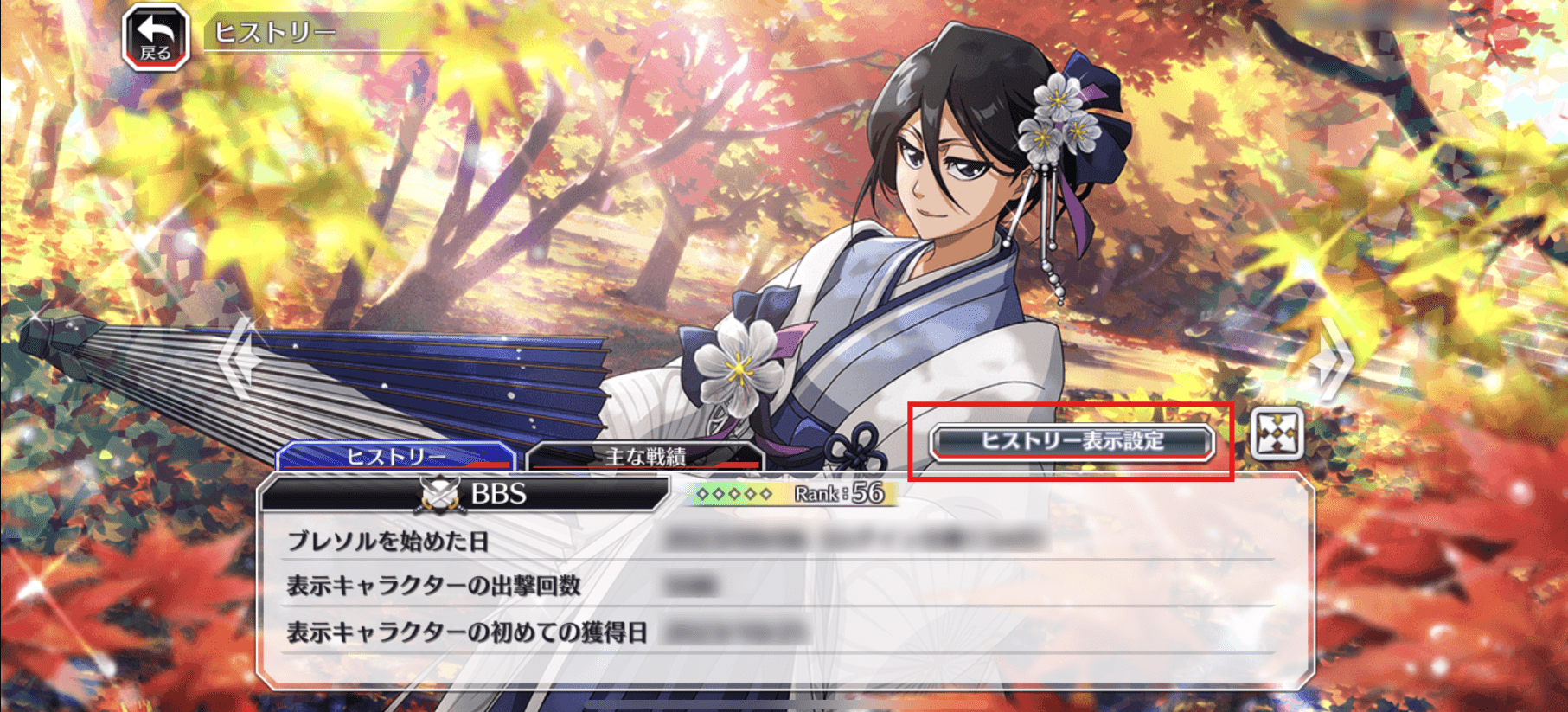Expand artwork with the fullscreen arrows icon
Screen dimensions: 1568x712
[x=1276, y=433]
